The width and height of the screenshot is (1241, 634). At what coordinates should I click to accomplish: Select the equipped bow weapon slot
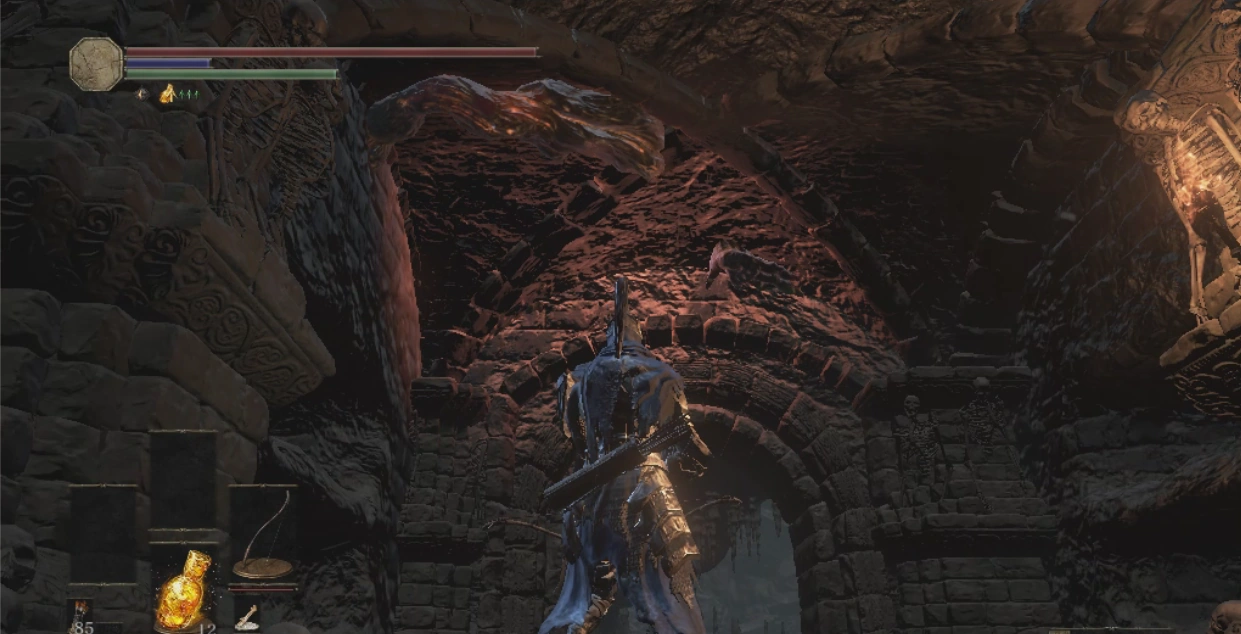[263, 541]
